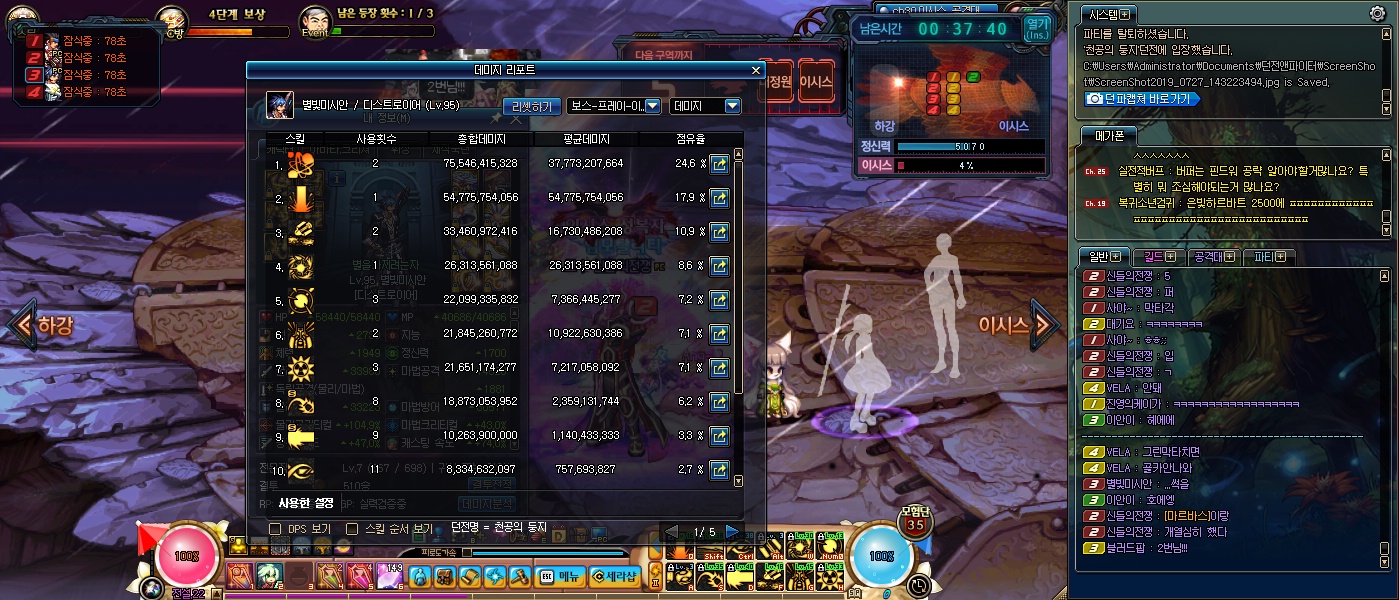Switch to the 길드 chat tab
1399x600 pixels.
click(x=1157, y=257)
